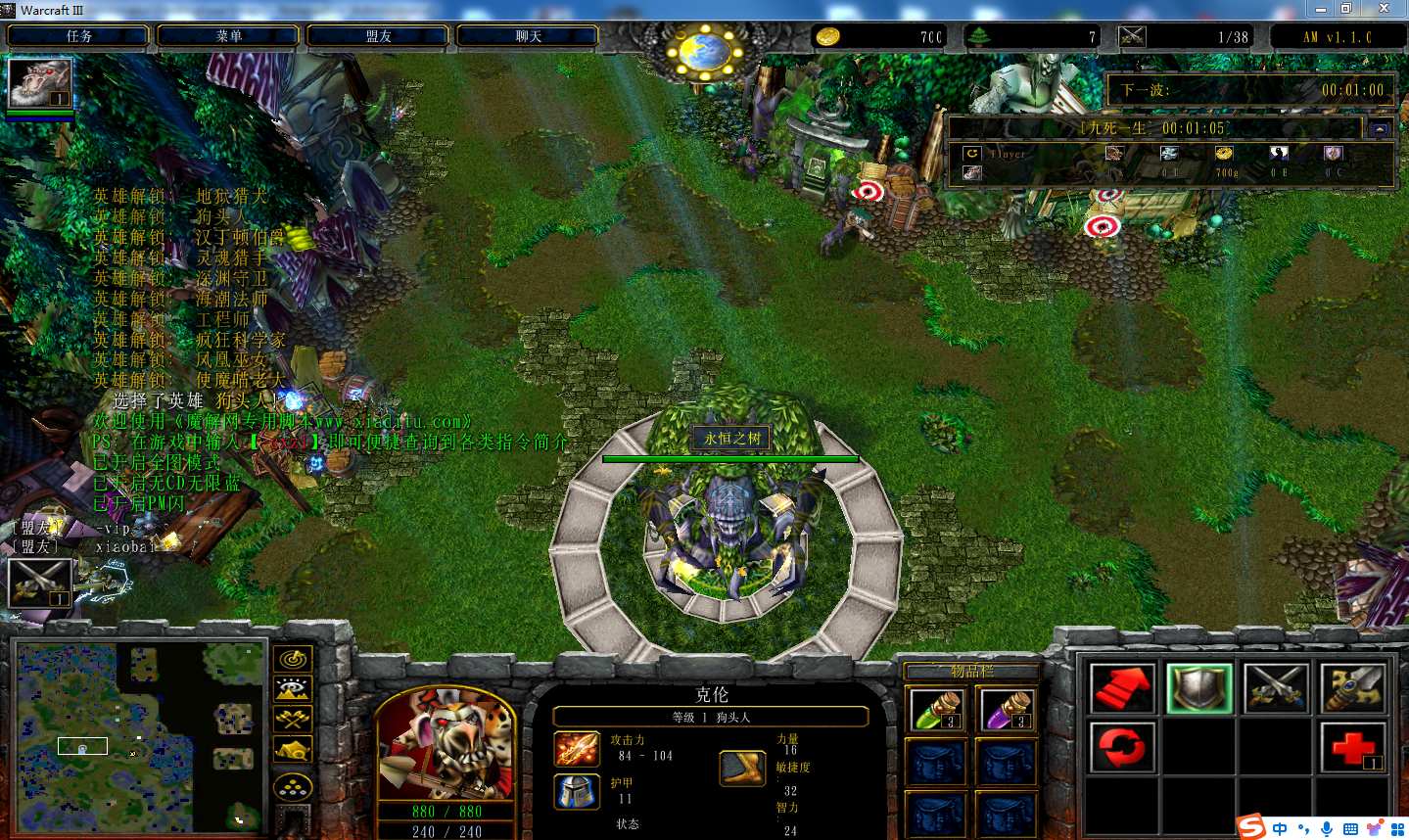Open the 盟友 allies menu

click(x=378, y=36)
